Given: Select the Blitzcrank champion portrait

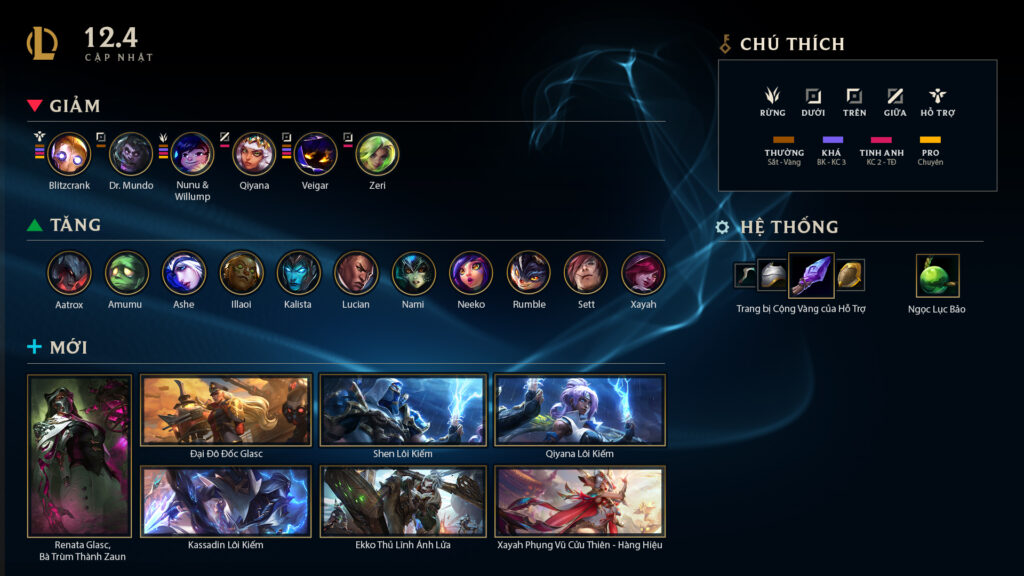Looking at the screenshot, I should (70, 154).
